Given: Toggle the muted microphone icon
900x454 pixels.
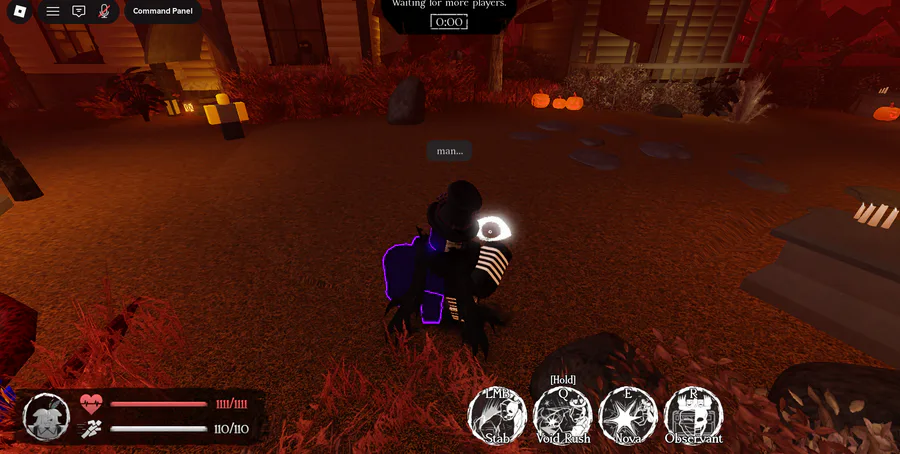Looking at the screenshot, I should [x=104, y=12].
